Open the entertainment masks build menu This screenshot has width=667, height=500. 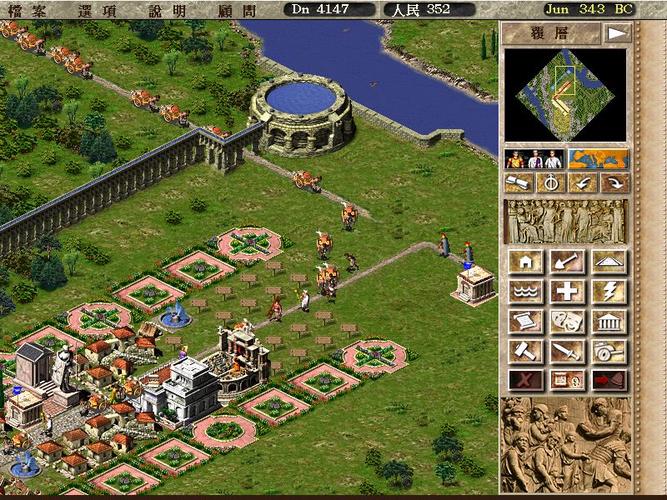[x=566, y=322]
